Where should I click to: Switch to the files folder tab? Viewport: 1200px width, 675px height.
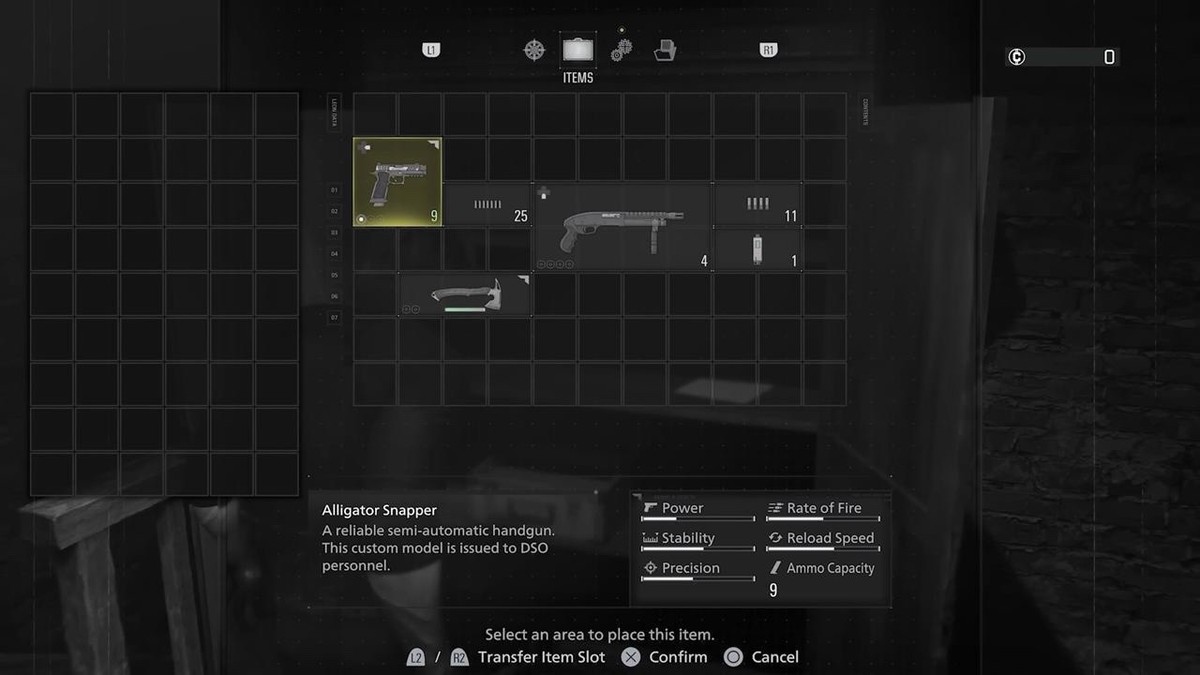click(665, 49)
